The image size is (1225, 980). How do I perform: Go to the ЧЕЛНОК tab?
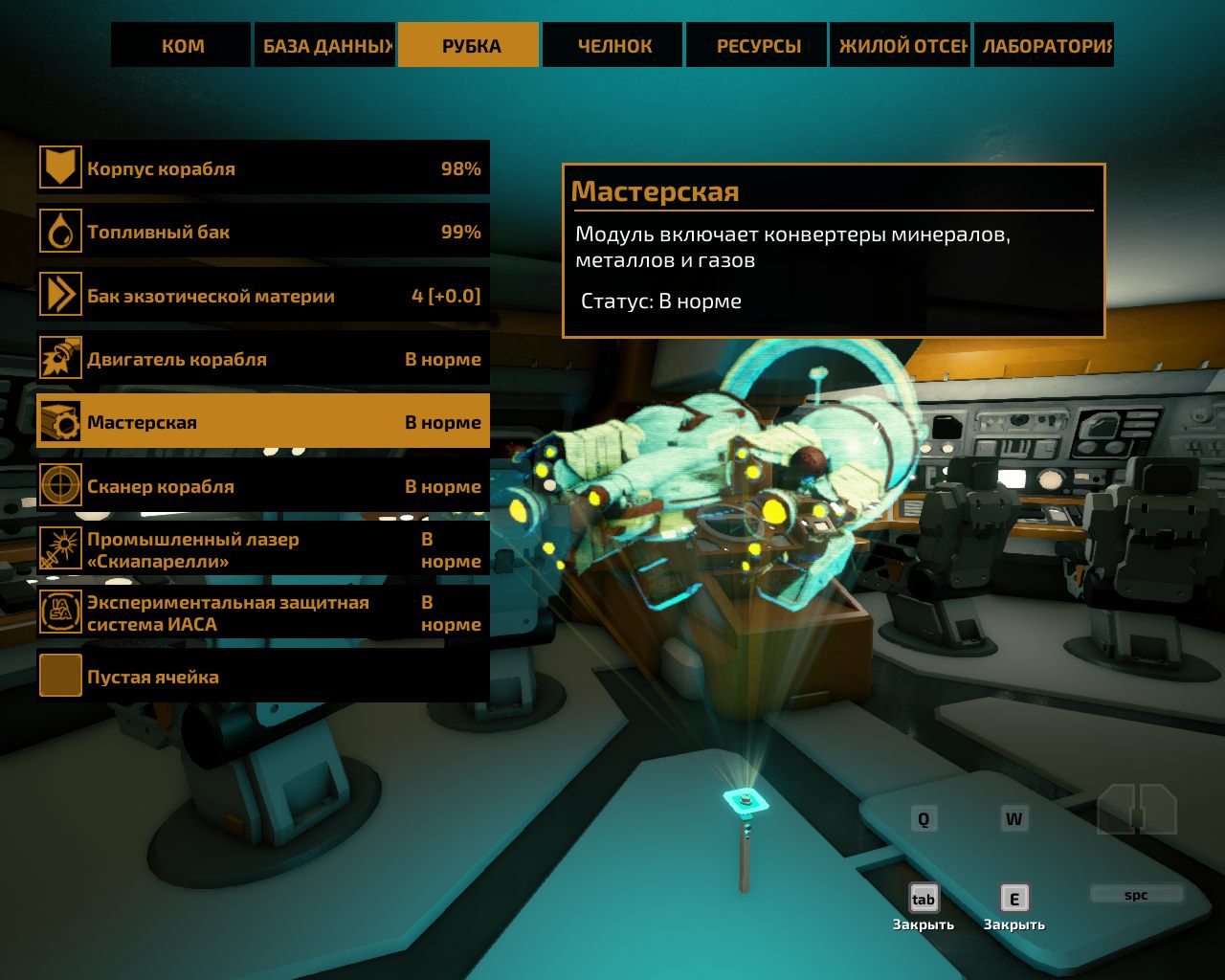613,45
